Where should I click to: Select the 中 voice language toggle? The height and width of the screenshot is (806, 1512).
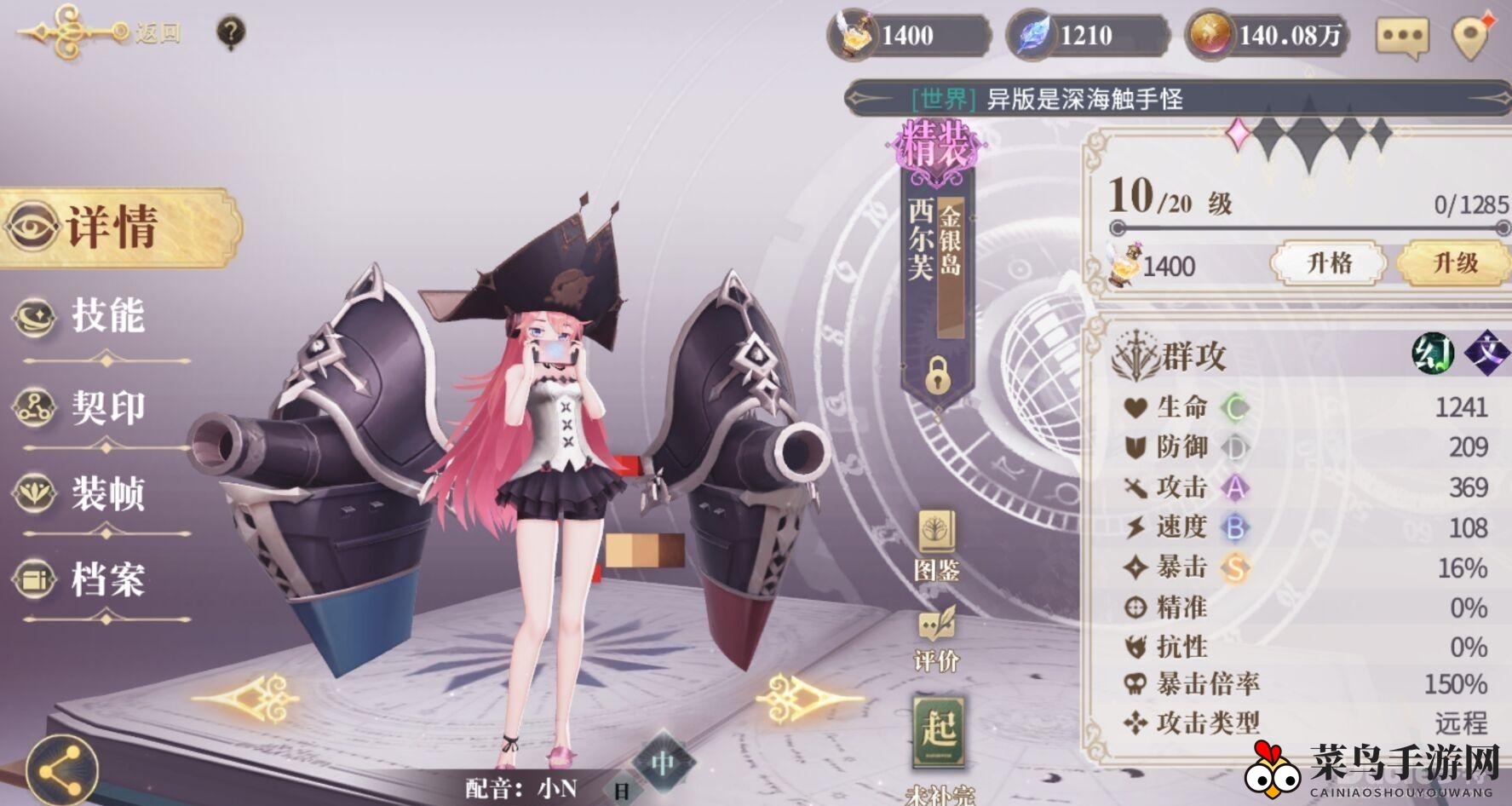(x=663, y=763)
